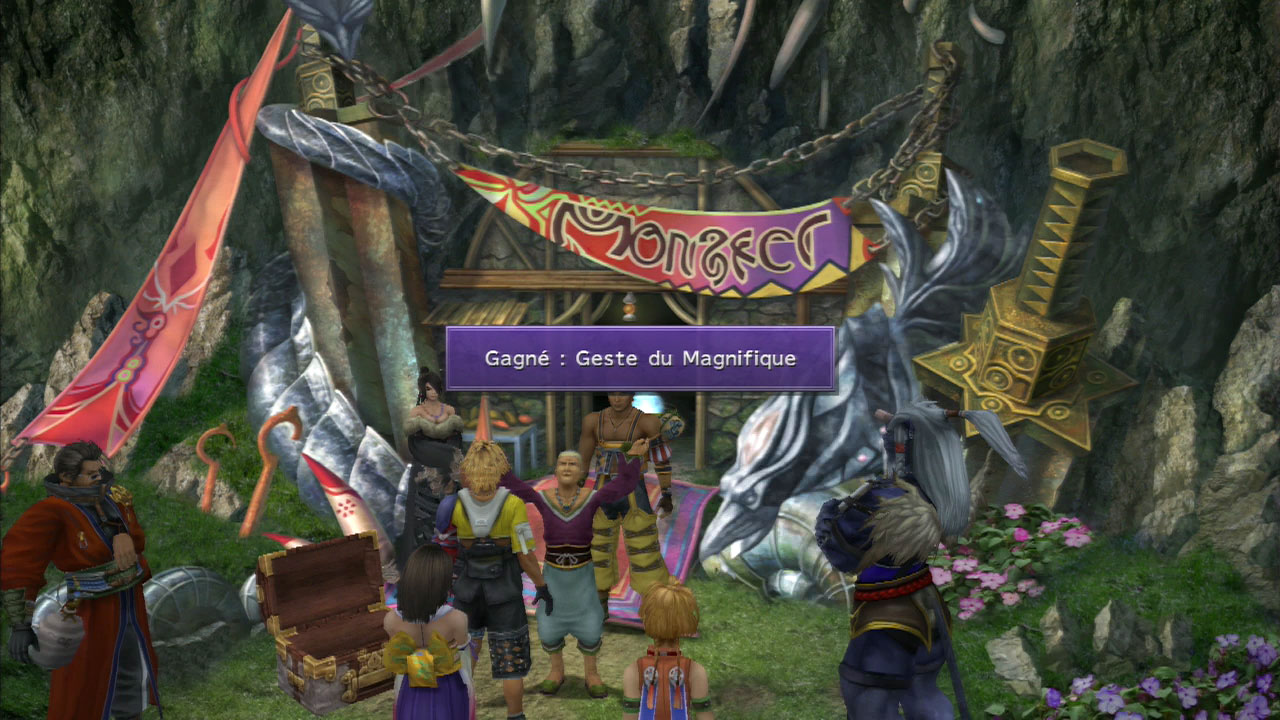Dismiss the "Gagné : Geste du Magnifique" message box
The image size is (1280, 720).
coord(640,358)
